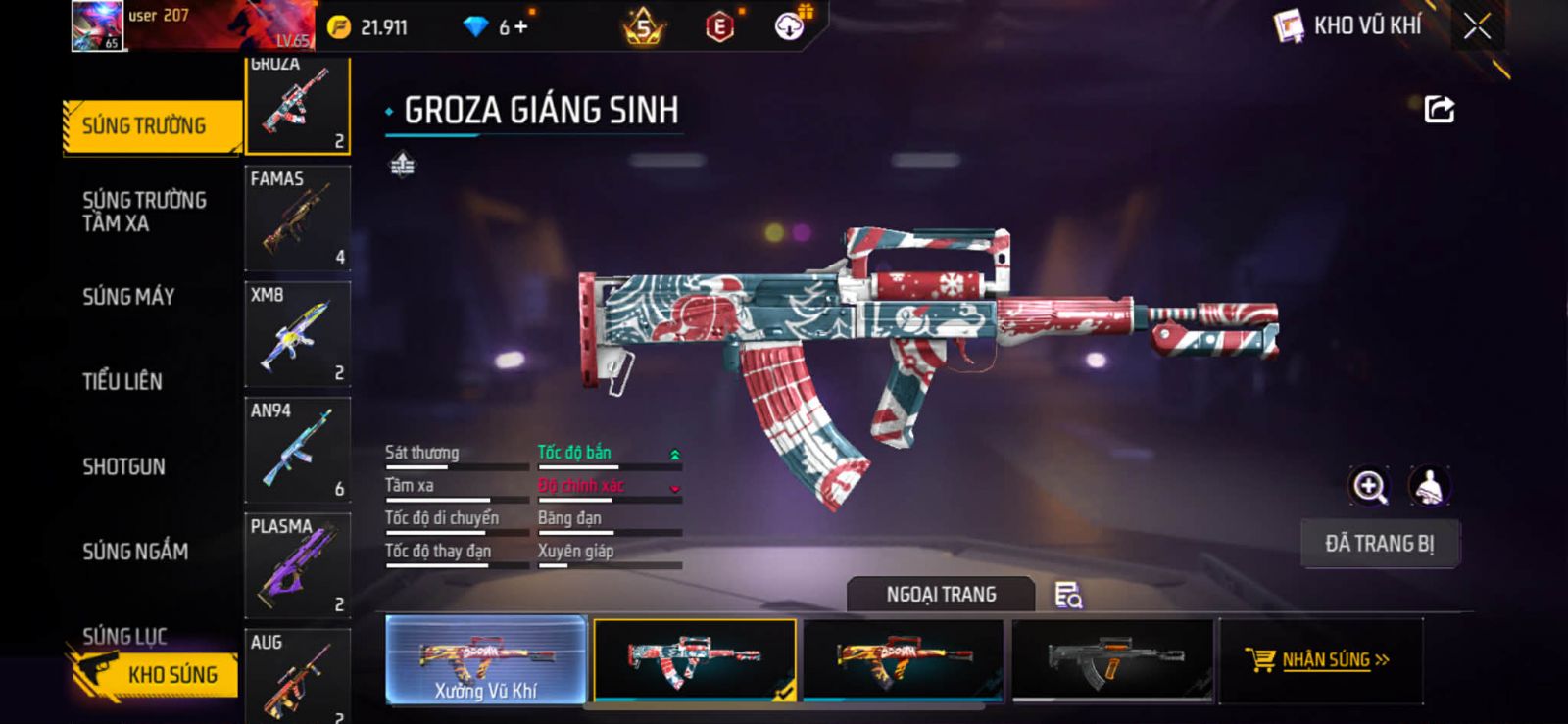Share the Groza Giáng Sinh skin
Screen dimensions: 1568x724
pos(1439,109)
